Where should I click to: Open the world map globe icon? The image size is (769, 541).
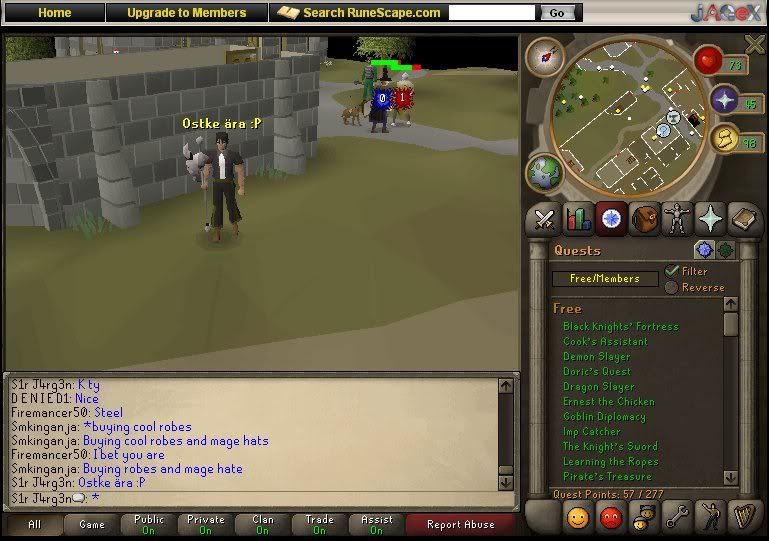tap(546, 173)
